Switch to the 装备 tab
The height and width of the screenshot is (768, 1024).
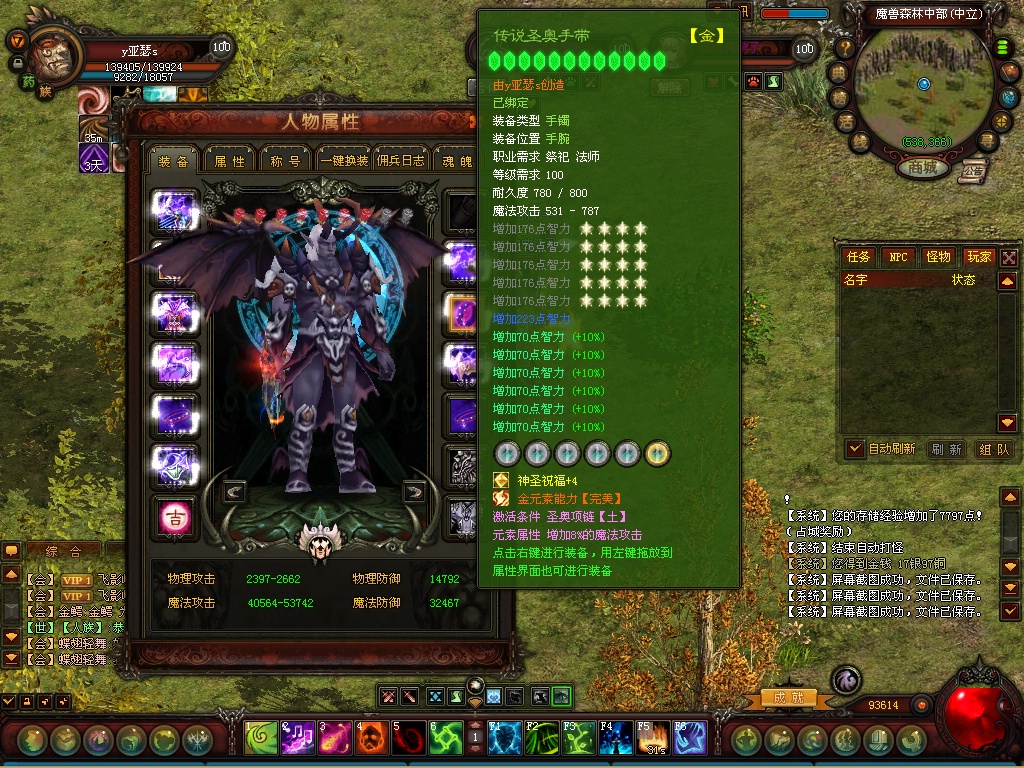174,160
